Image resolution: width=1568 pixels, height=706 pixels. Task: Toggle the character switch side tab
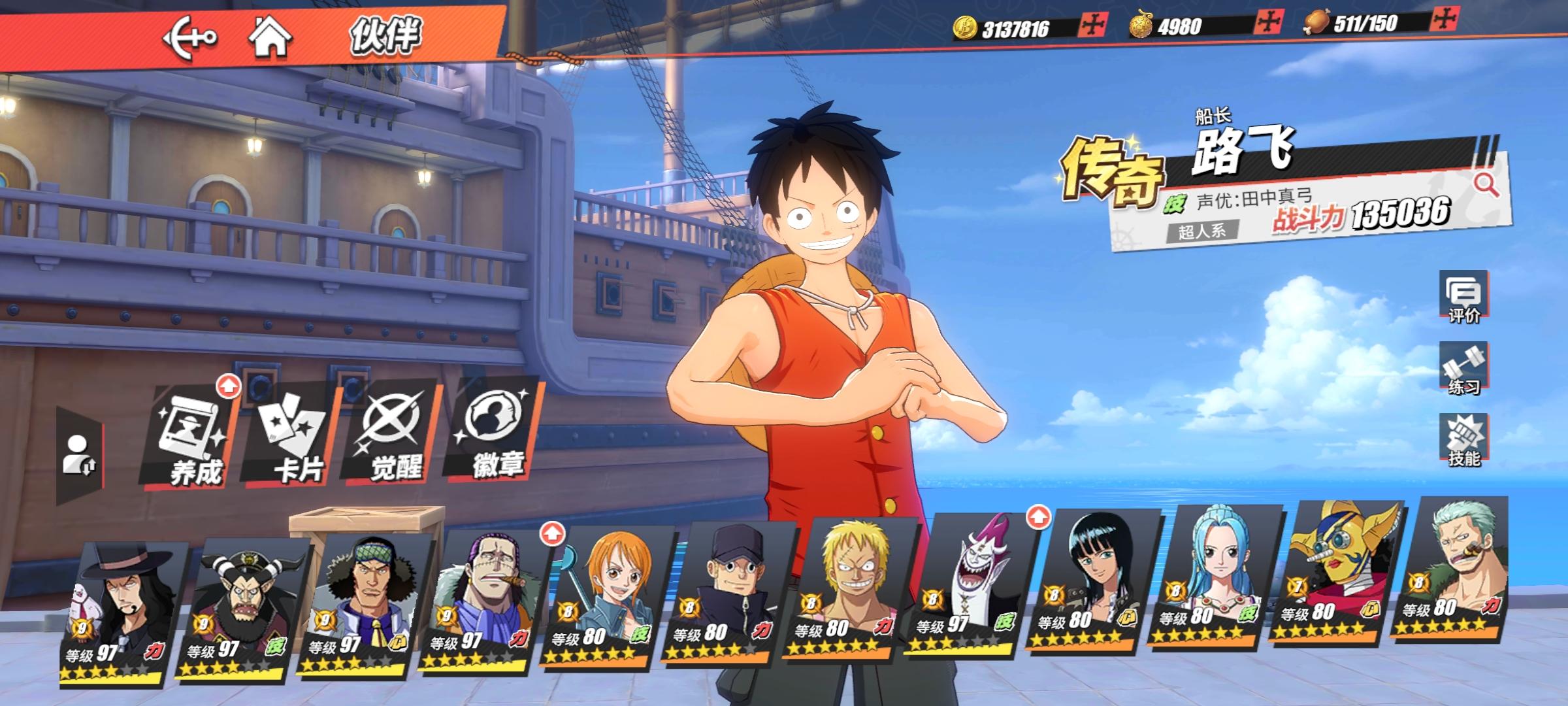[x=80, y=455]
